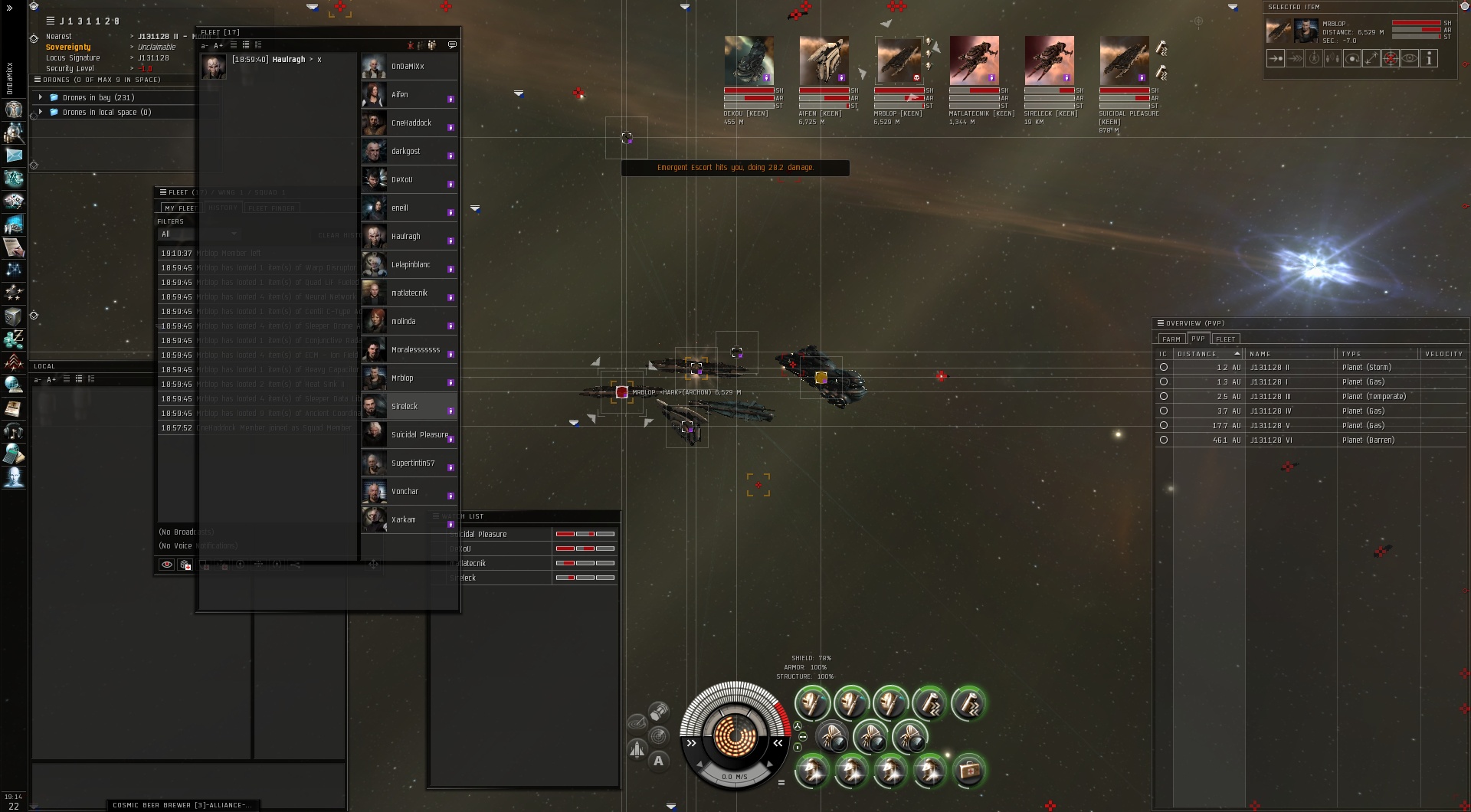The height and width of the screenshot is (812, 1471).
Task: Switch to the Fleet overview tab
Action: pyautogui.click(x=1225, y=339)
